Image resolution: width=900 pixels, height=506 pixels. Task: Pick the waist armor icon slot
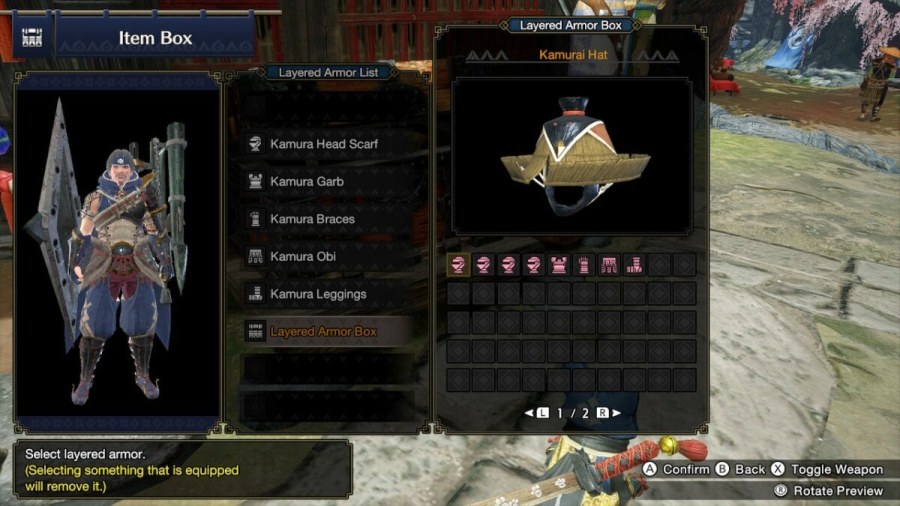tap(609, 265)
